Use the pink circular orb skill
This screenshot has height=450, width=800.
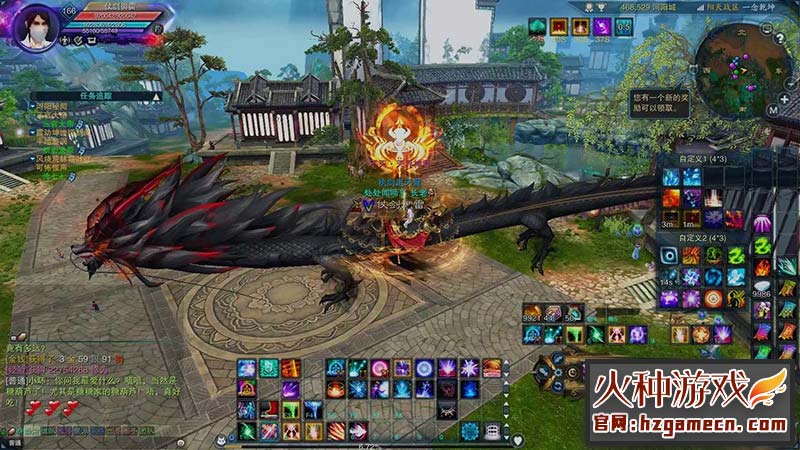point(380,368)
